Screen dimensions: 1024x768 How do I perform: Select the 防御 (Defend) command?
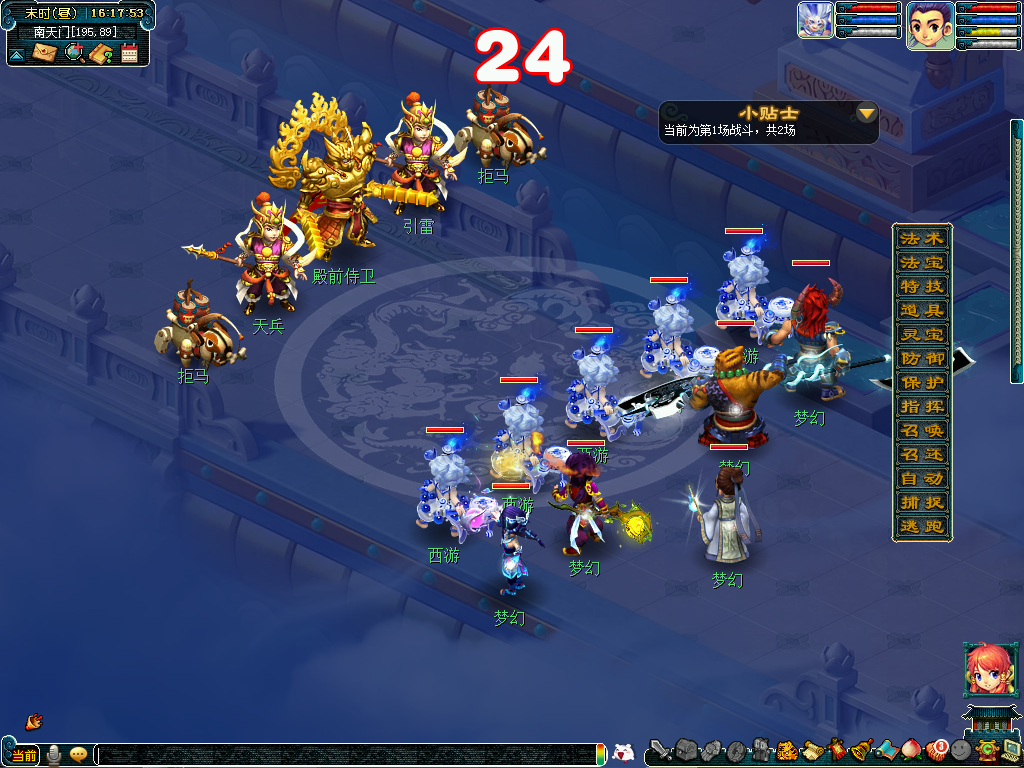click(921, 358)
